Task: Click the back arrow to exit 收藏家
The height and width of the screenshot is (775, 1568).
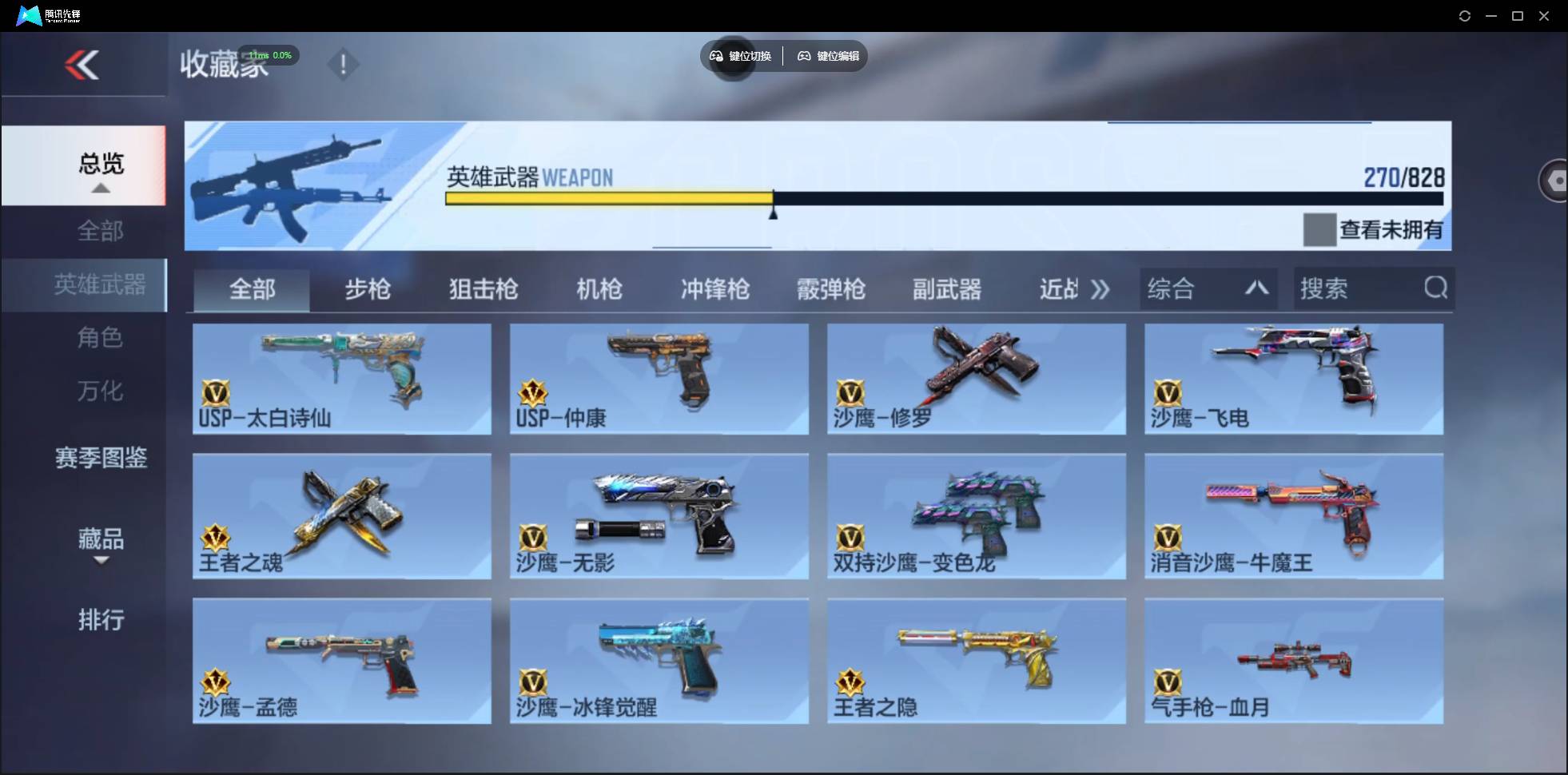Action: click(83, 65)
